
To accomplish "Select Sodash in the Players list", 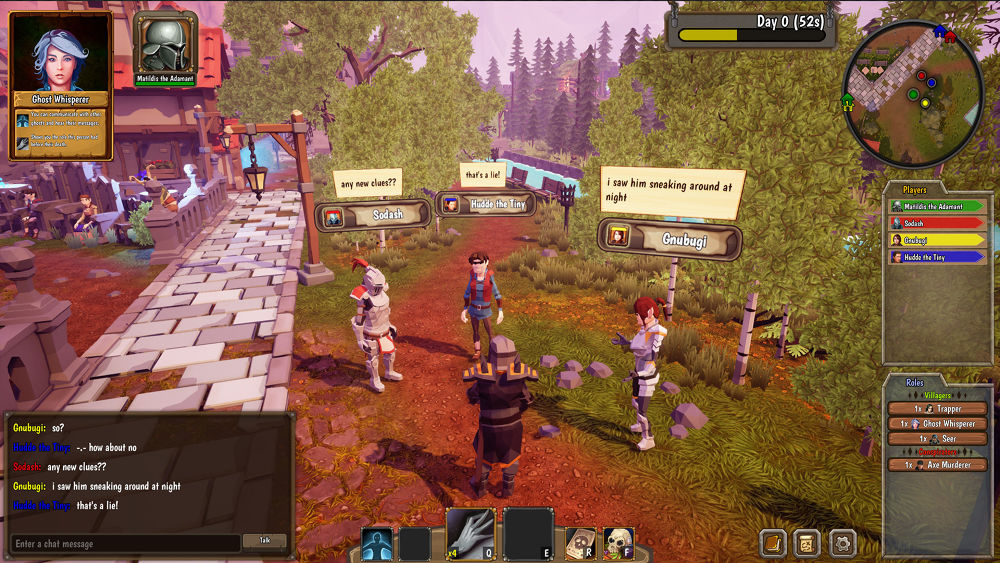I will [938, 223].
